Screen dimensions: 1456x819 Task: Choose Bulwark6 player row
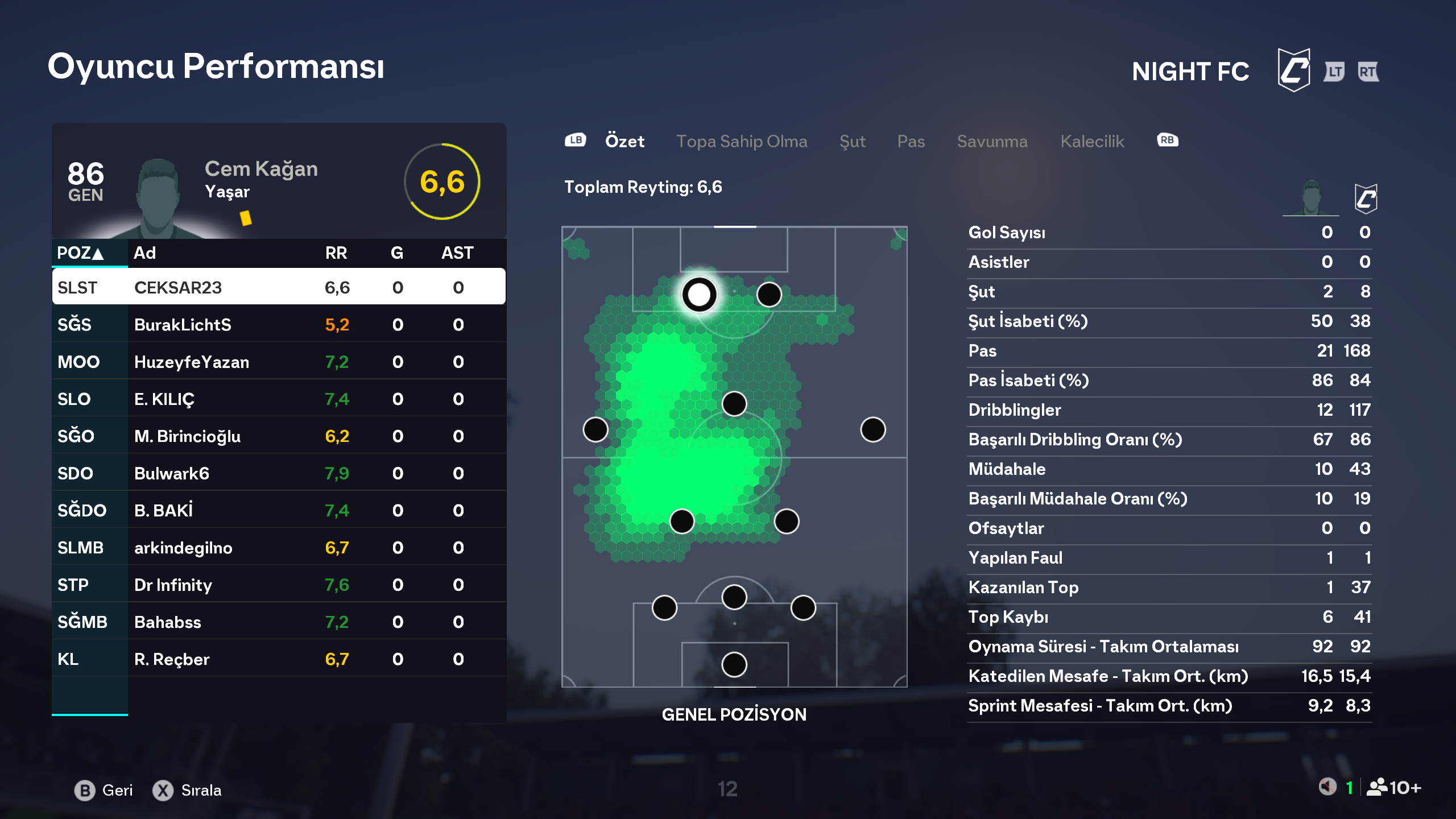pyautogui.click(x=279, y=473)
